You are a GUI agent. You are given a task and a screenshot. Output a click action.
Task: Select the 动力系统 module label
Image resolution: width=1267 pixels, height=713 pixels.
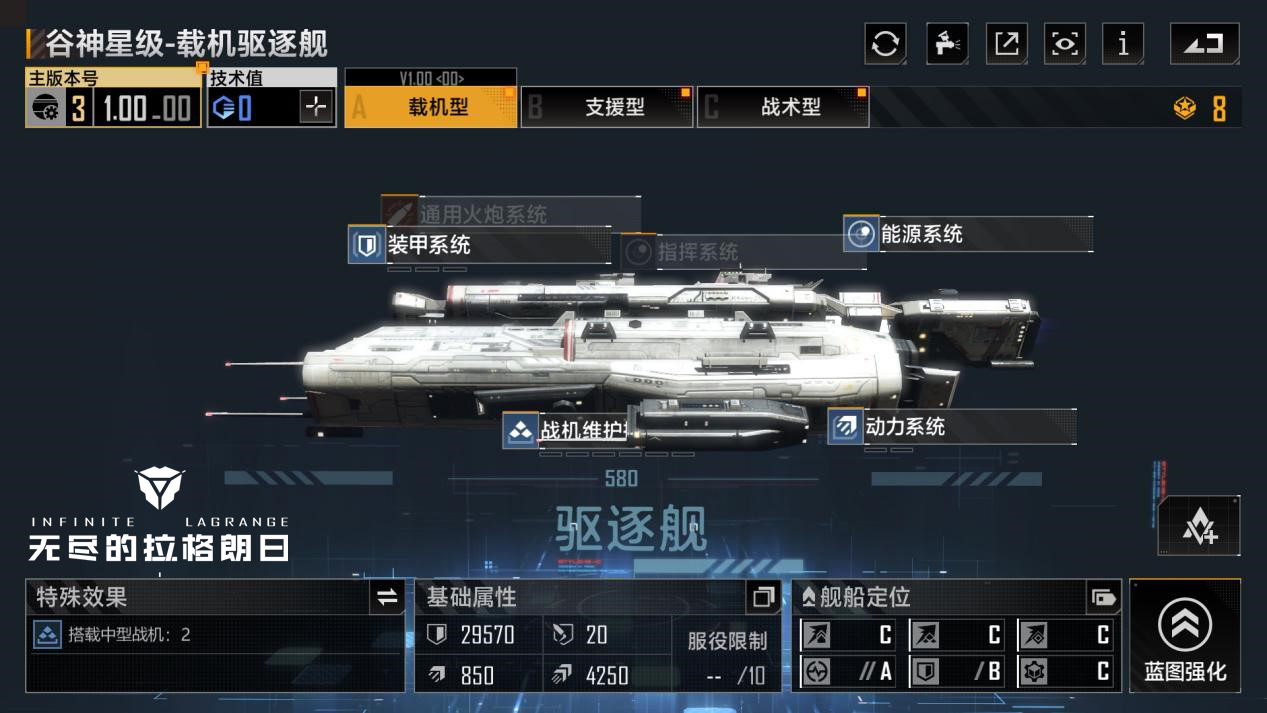(x=904, y=427)
